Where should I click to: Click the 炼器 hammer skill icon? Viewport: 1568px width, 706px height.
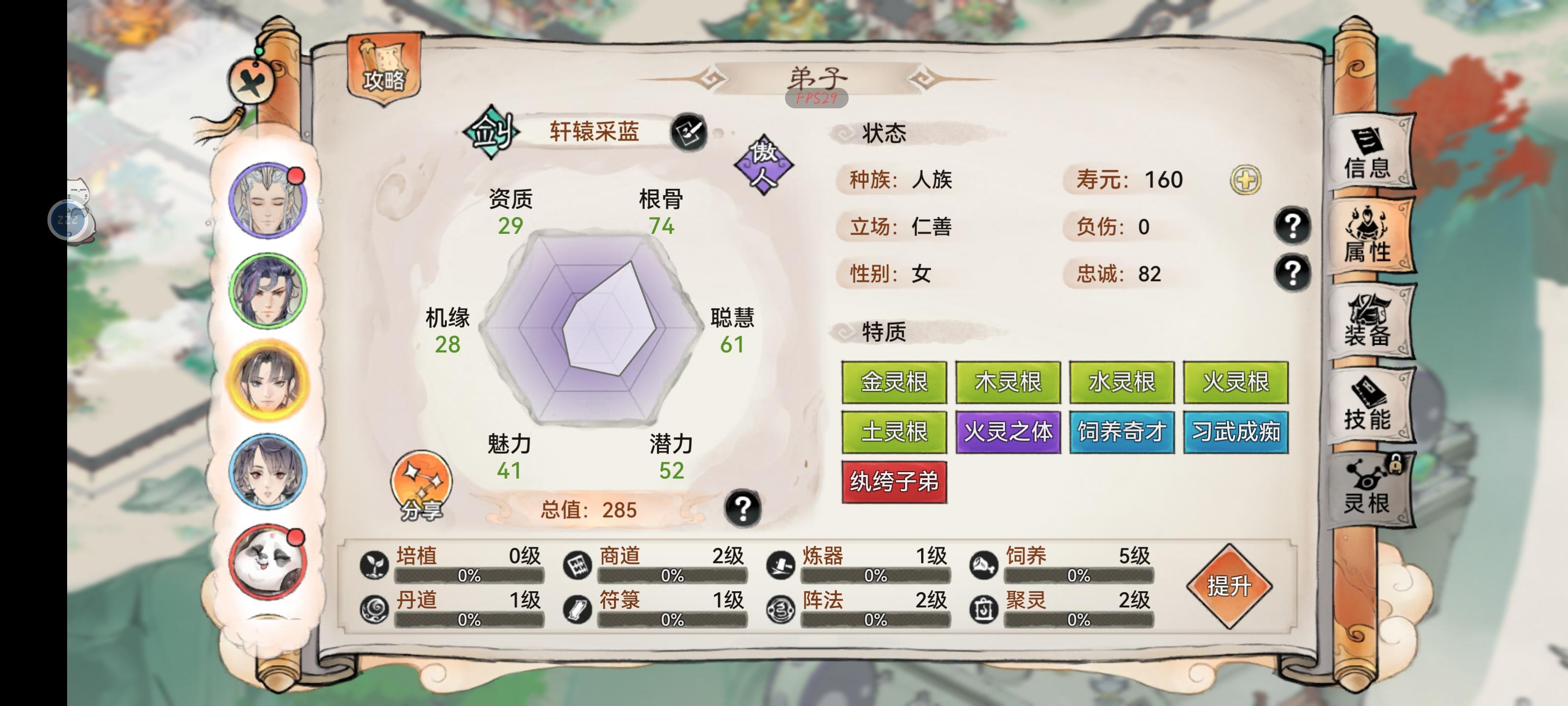pyautogui.click(x=782, y=564)
